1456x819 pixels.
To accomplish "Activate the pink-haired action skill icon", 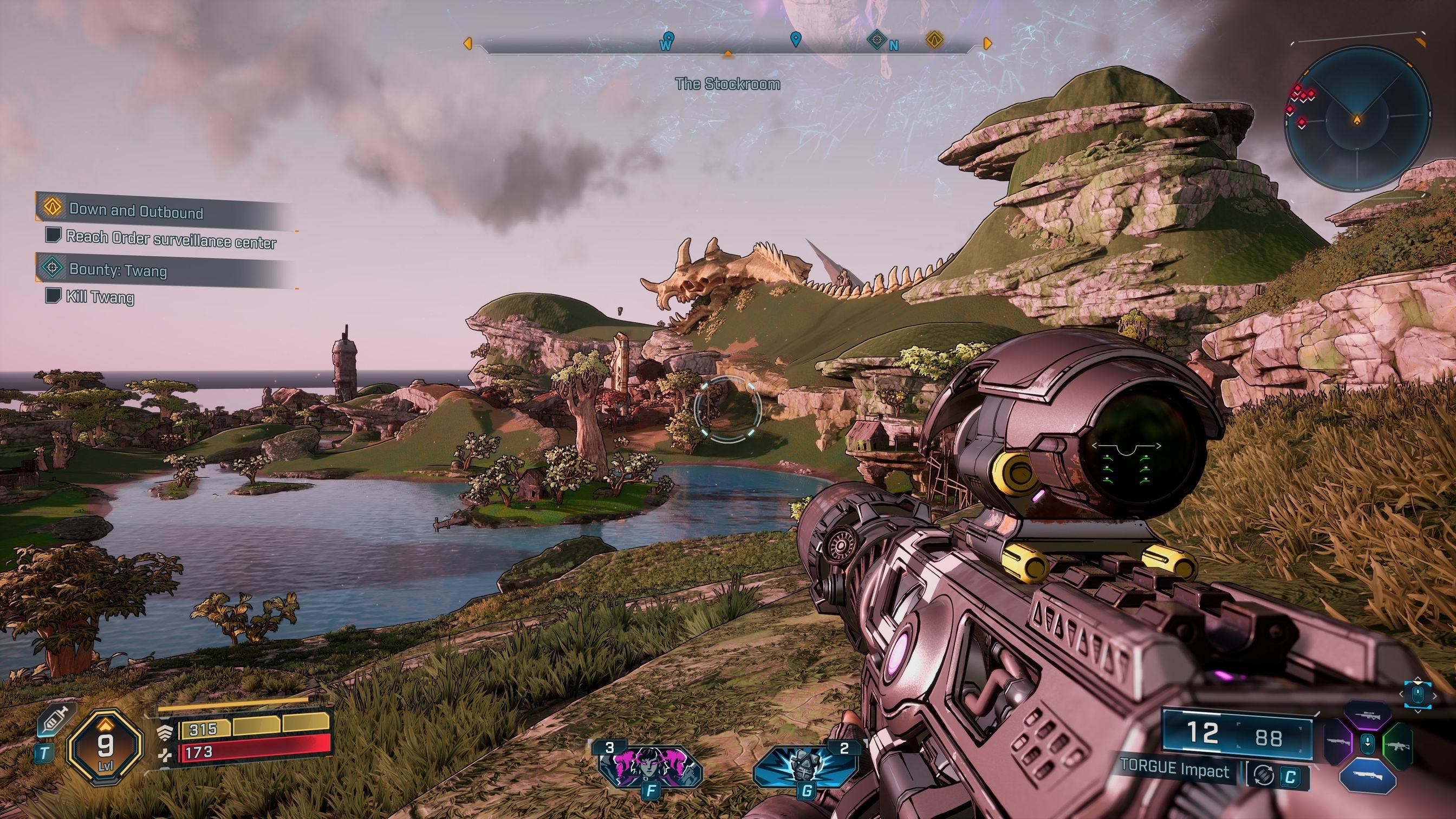I will [649, 765].
